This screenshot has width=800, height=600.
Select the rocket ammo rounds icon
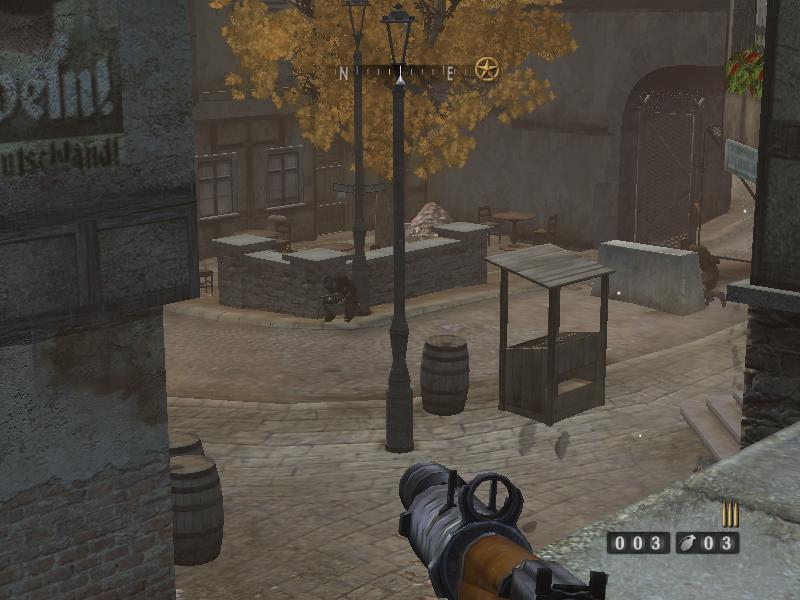pyautogui.click(x=730, y=514)
